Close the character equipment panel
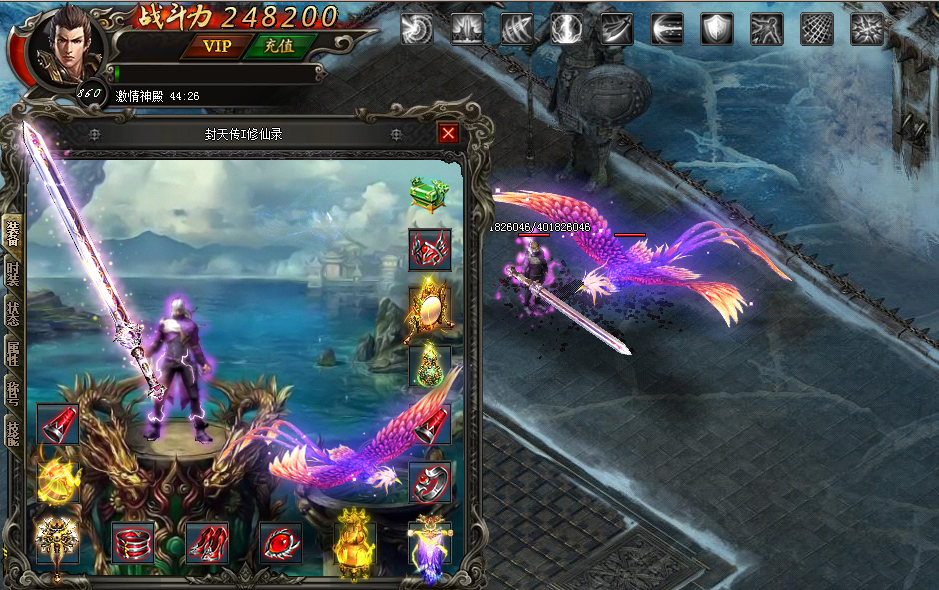939x590 pixels. pyautogui.click(x=448, y=133)
